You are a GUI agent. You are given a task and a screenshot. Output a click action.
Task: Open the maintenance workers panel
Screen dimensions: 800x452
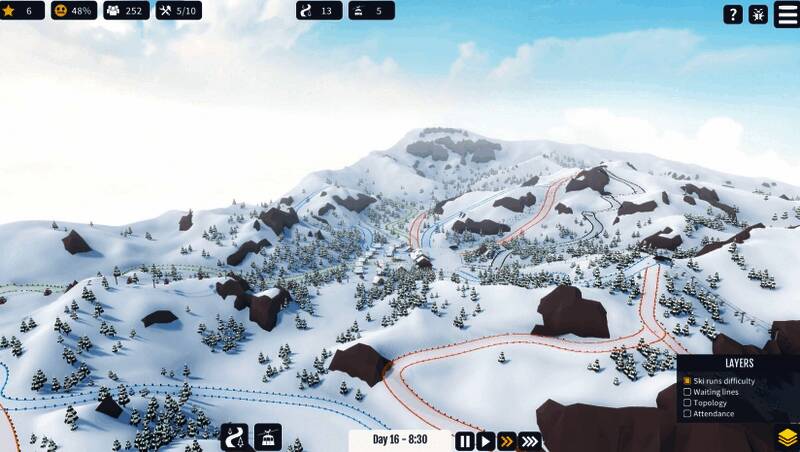tap(177, 11)
